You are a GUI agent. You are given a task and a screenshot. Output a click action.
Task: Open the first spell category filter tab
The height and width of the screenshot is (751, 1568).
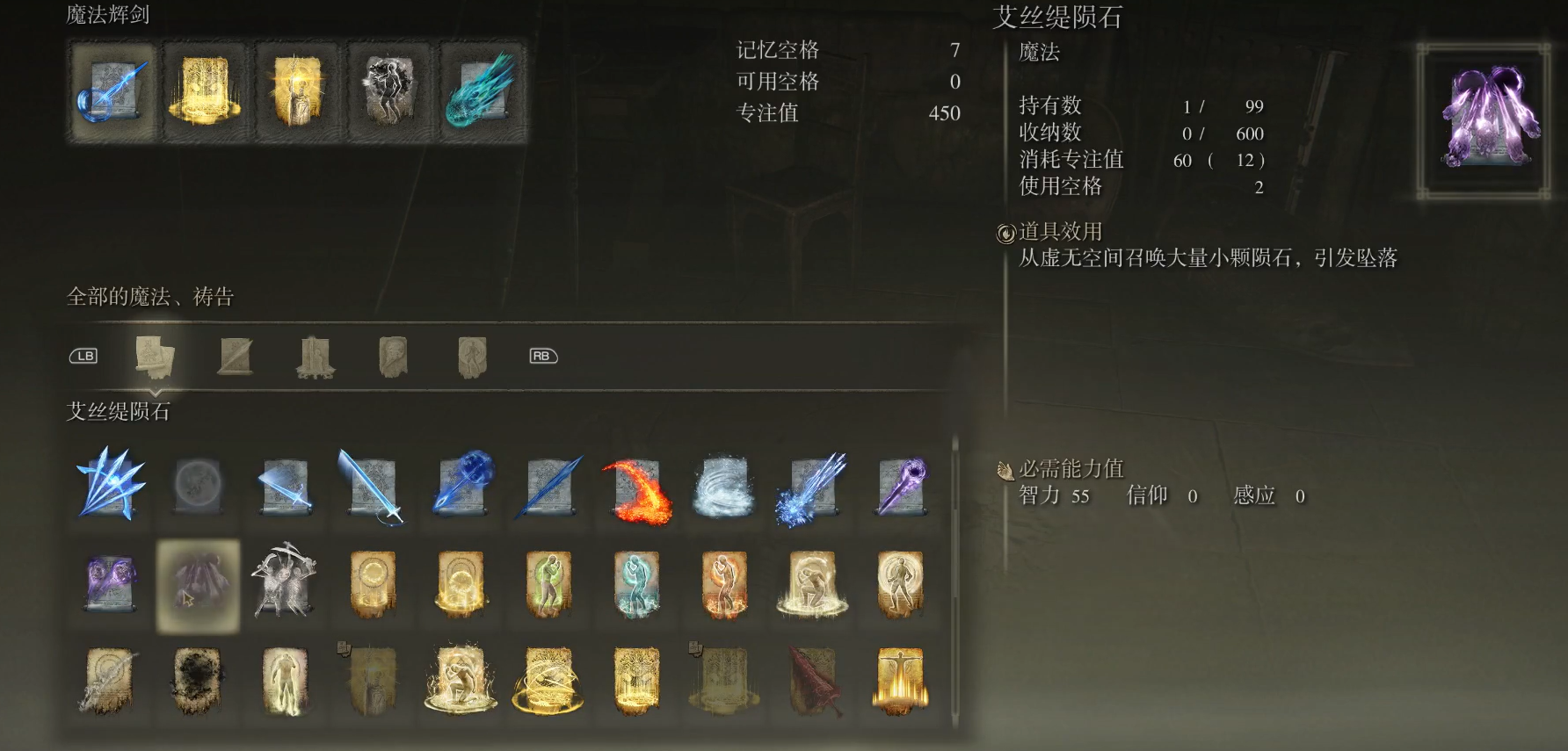point(156,356)
